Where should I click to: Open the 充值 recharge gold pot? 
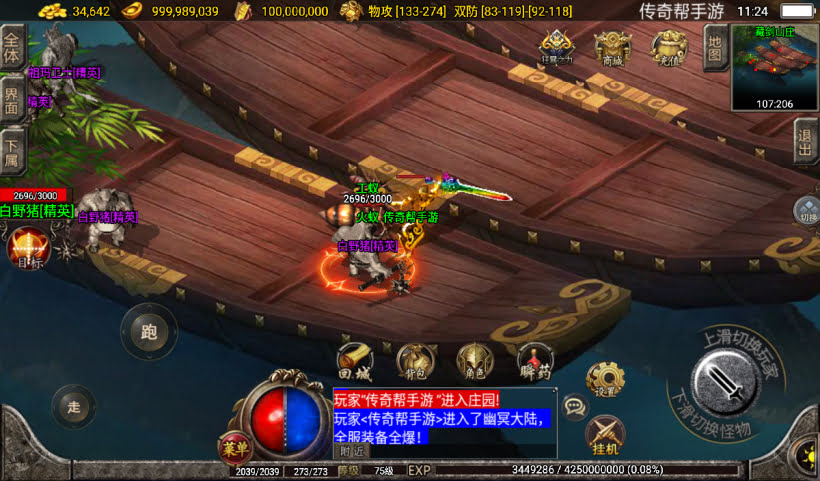click(669, 48)
